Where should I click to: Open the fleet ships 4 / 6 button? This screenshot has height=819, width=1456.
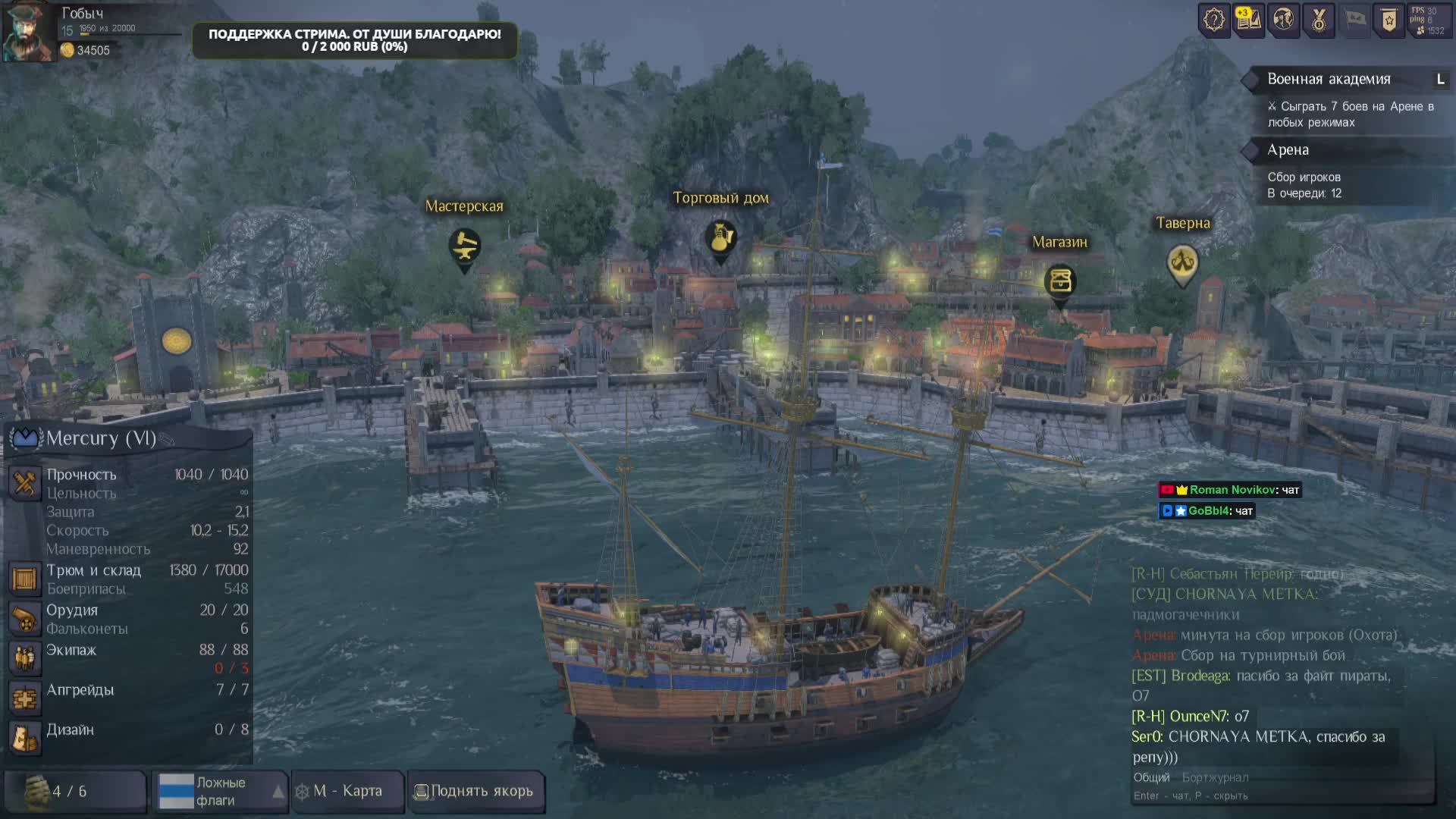[74, 792]
